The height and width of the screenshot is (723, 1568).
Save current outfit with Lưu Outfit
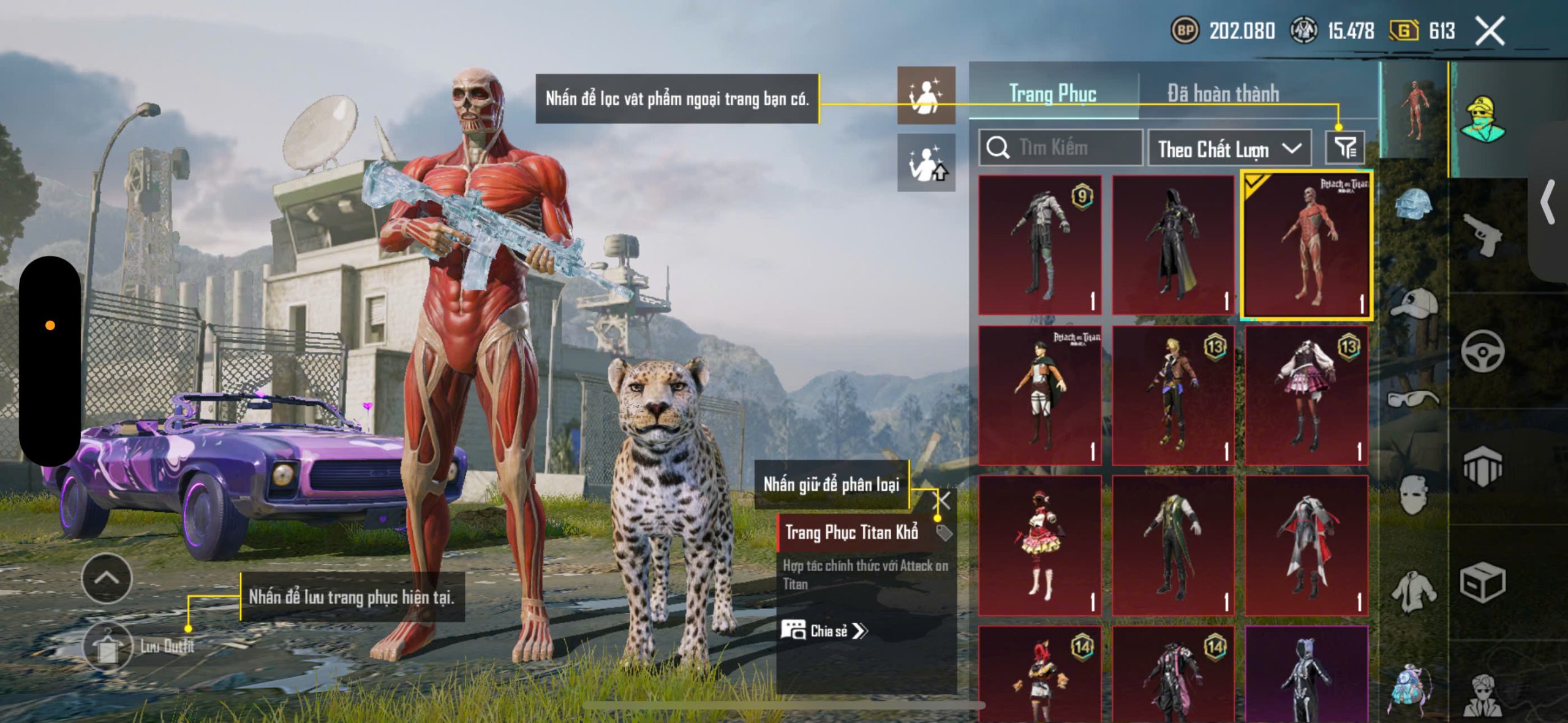108,646
